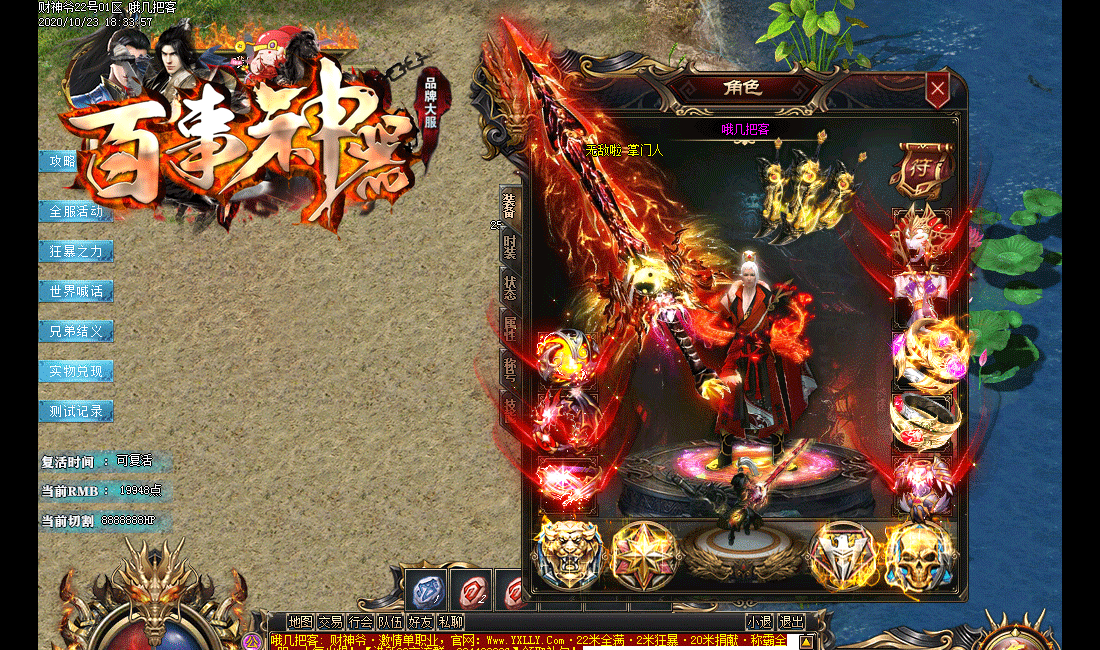This screenshot has width=1100, height=650.
Task: Use the blue rune stone hotbar item
Action: click(x=427, y=590)
